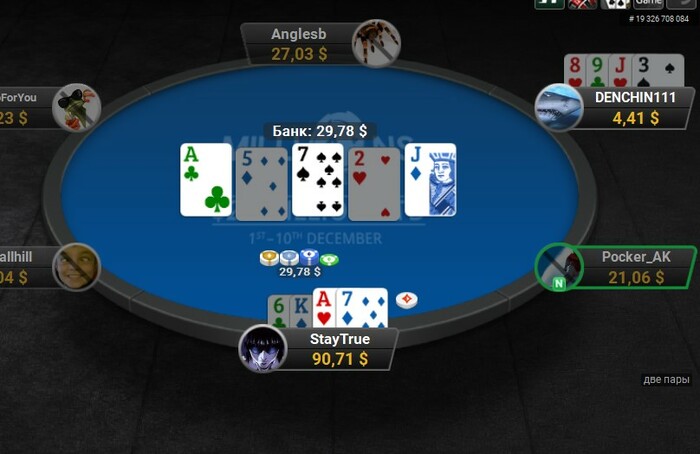Click the avatar beside the 23 $ stack

click(77, 107)
